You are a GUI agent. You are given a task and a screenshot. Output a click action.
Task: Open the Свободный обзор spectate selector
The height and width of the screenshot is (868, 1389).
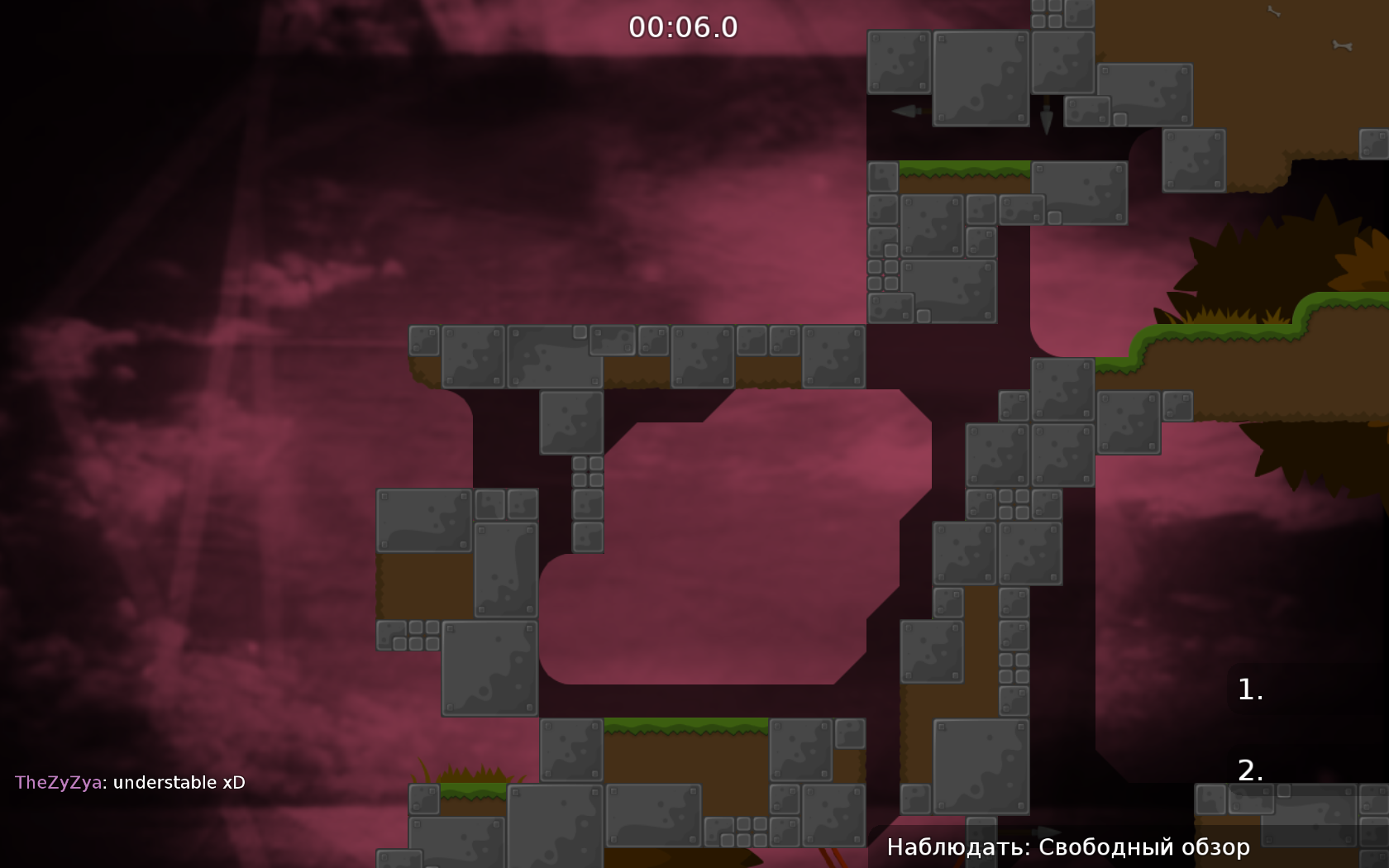[1067, 847]
